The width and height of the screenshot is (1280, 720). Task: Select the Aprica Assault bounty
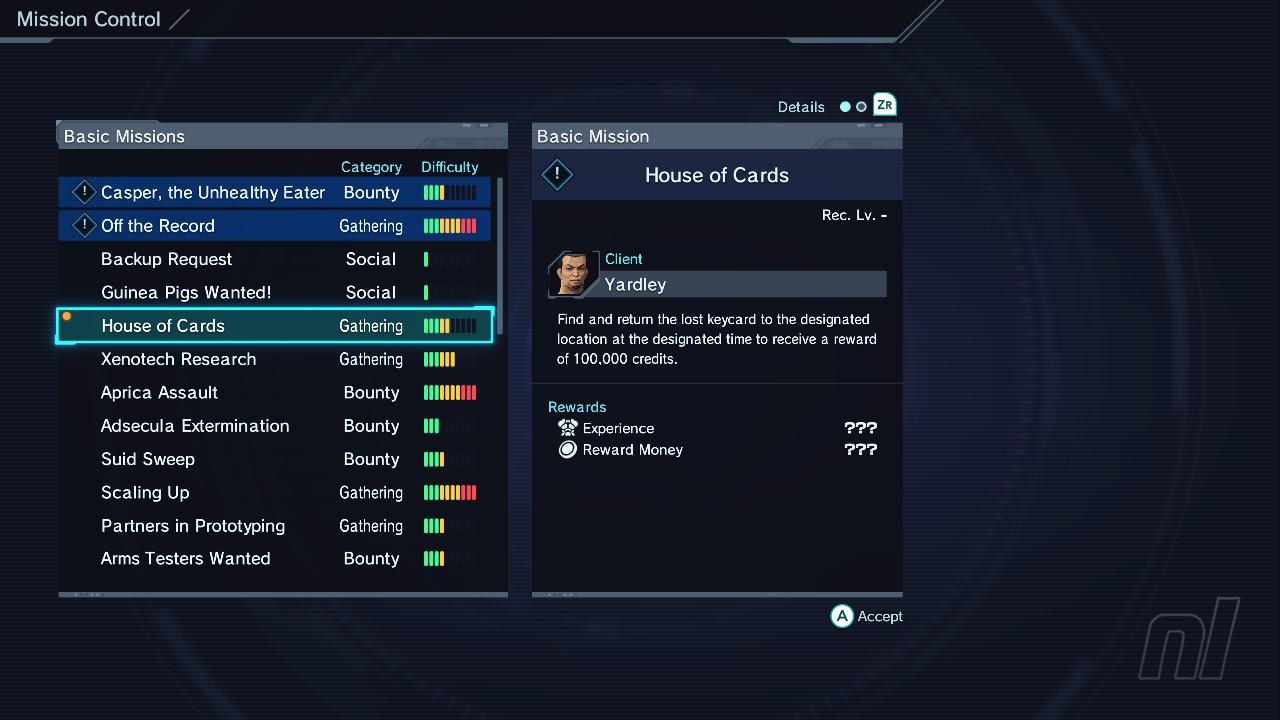pyautogui.click(x=159, y=393)
